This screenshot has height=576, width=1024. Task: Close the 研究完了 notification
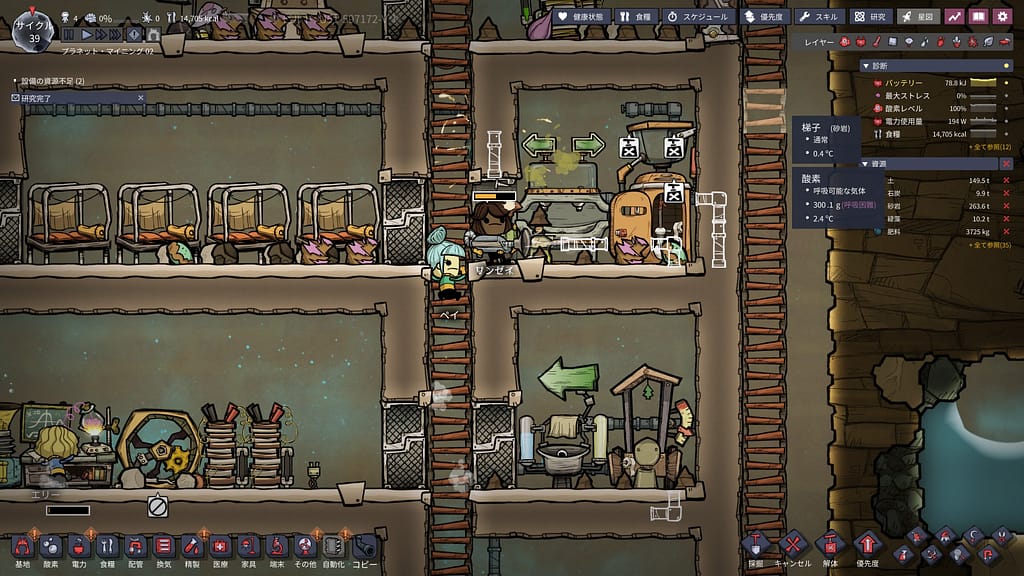pyautogui.click(x=141, y=98)
